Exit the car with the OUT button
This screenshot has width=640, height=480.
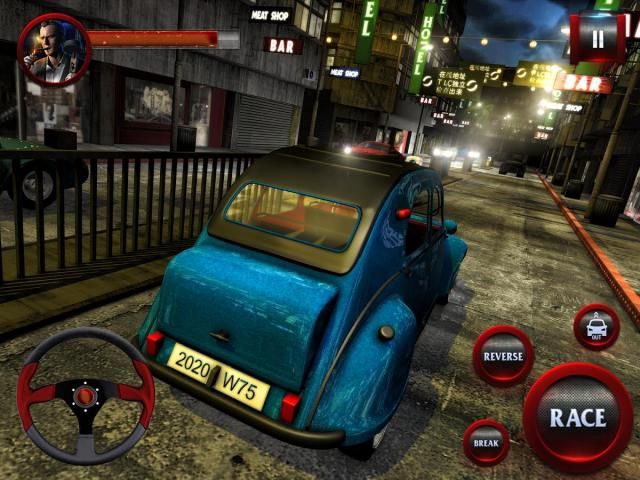pos(596,327)
